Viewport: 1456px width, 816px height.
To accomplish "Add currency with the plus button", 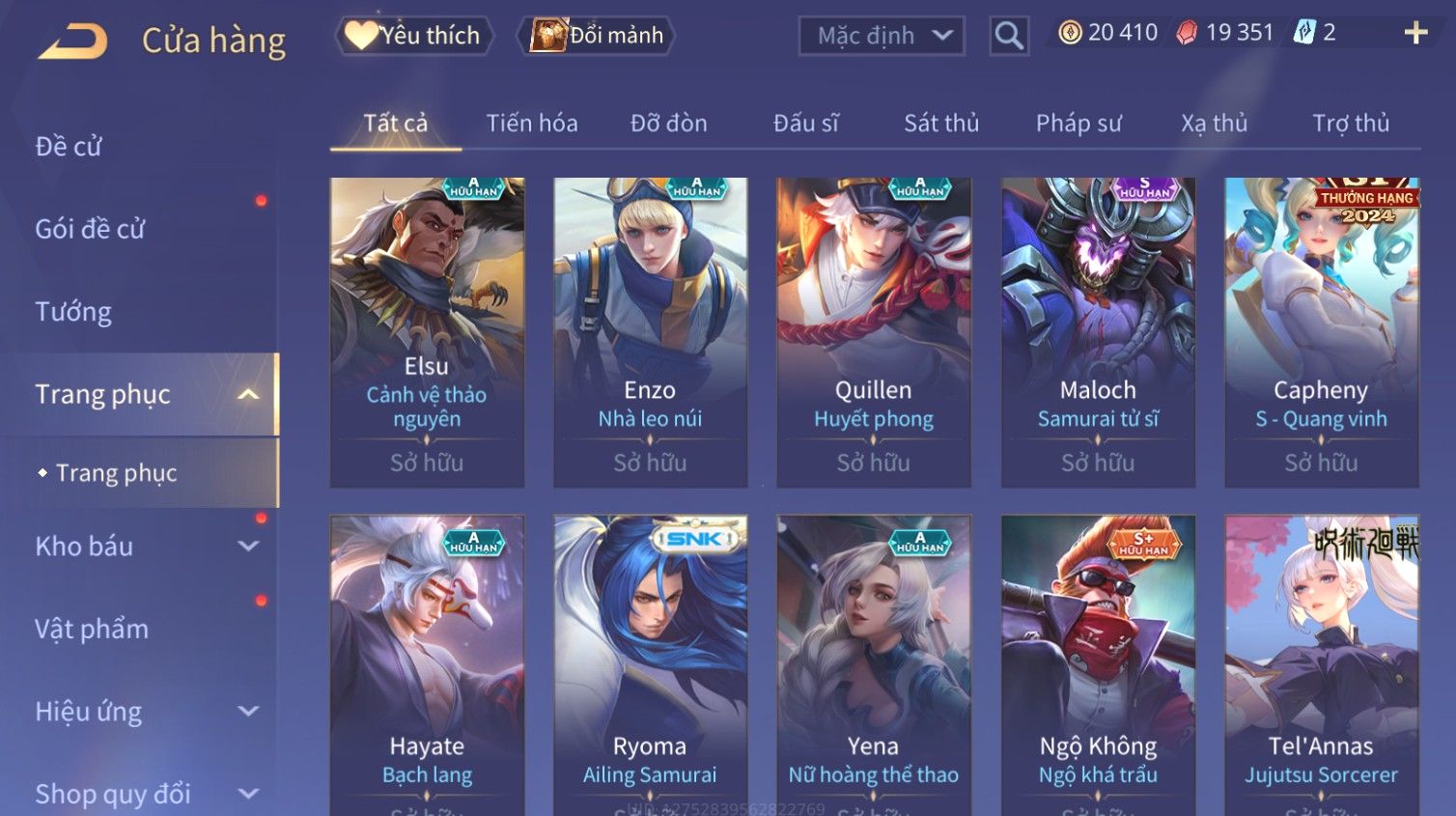I will click(x=1415, y=33).
